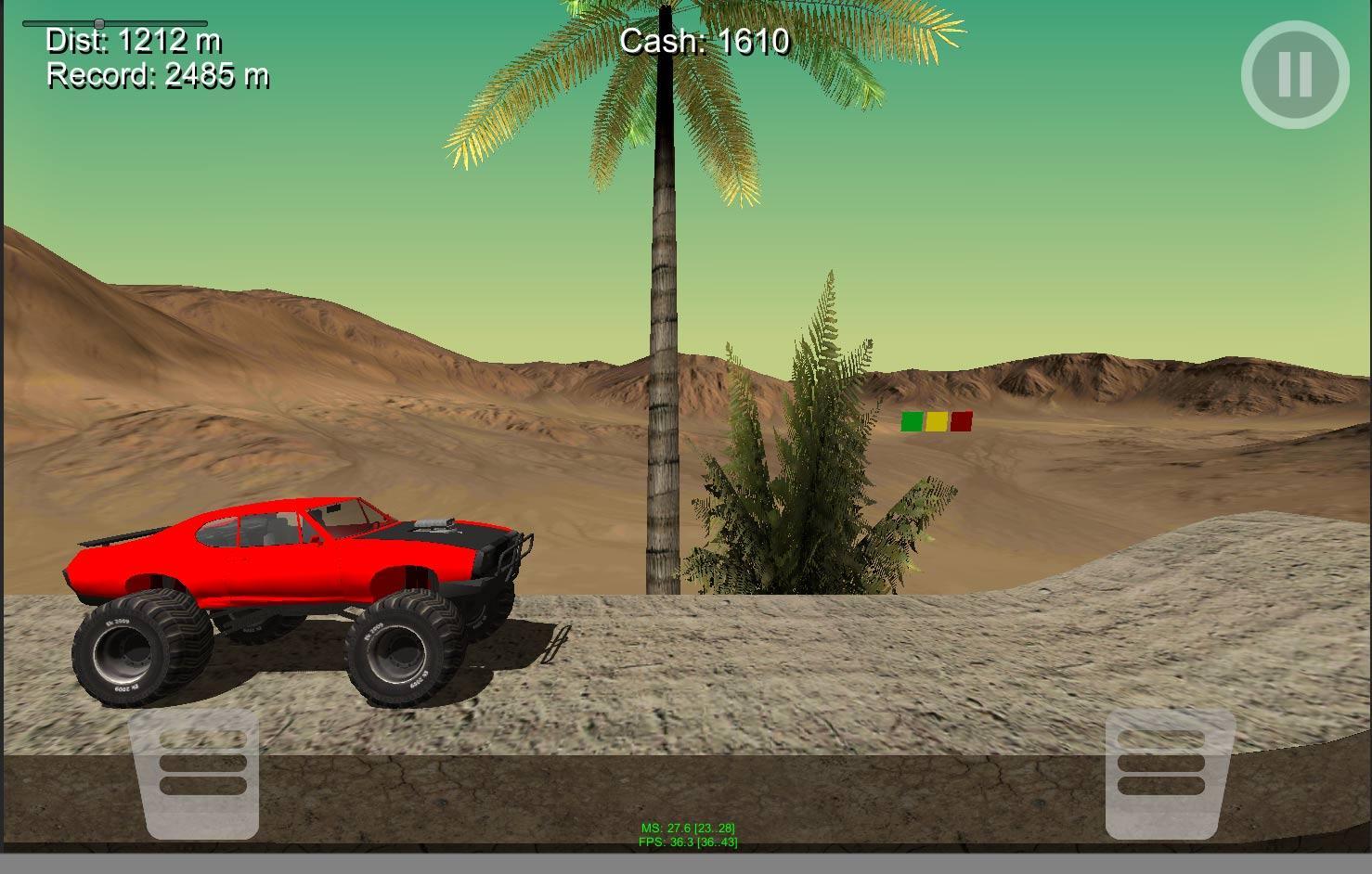This screenshot has height=874, width=1372.
Task: Click the green square on the checkpoint flag
Action: 913,421
